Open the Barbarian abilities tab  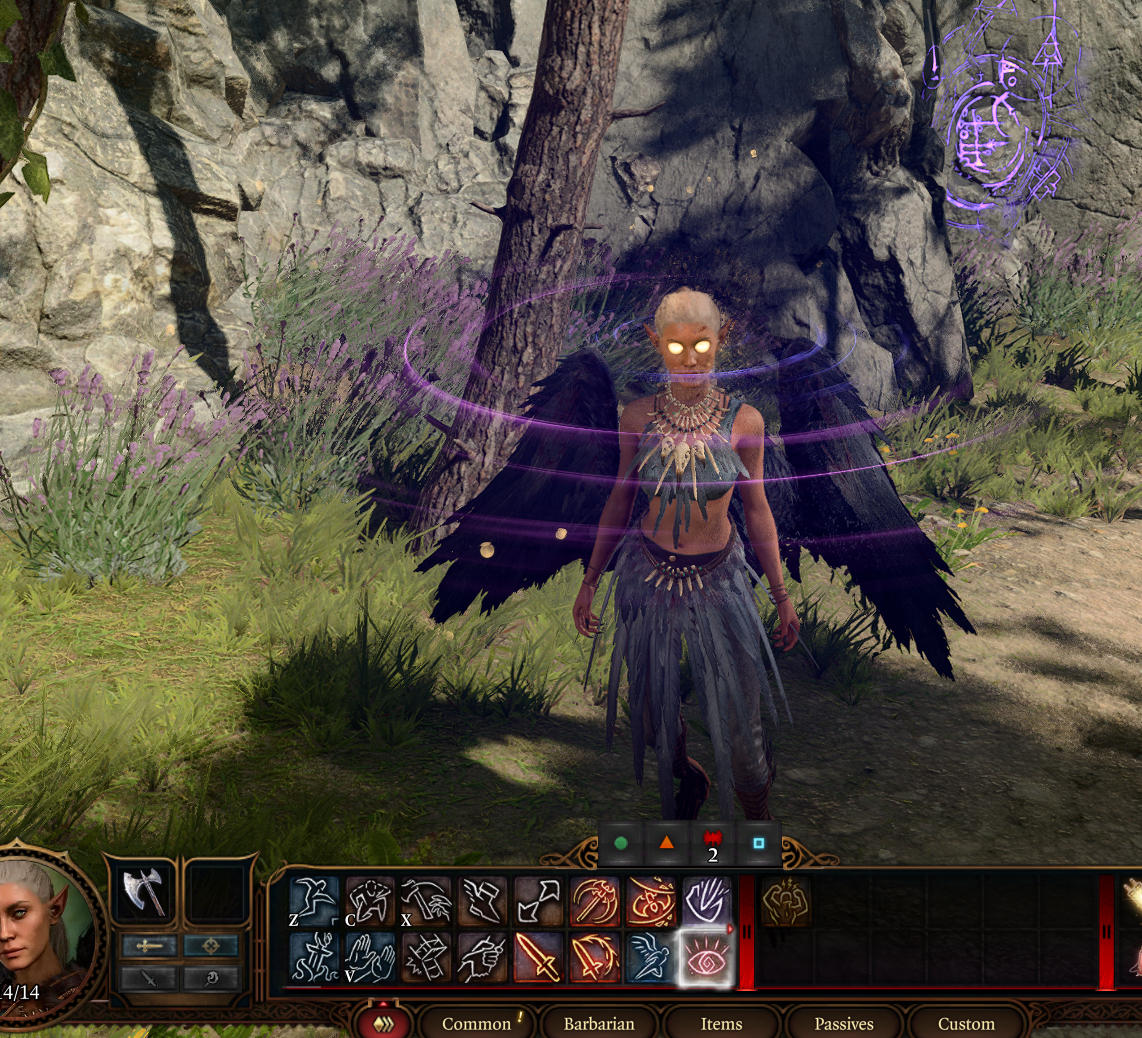(x=599, y=1023)
